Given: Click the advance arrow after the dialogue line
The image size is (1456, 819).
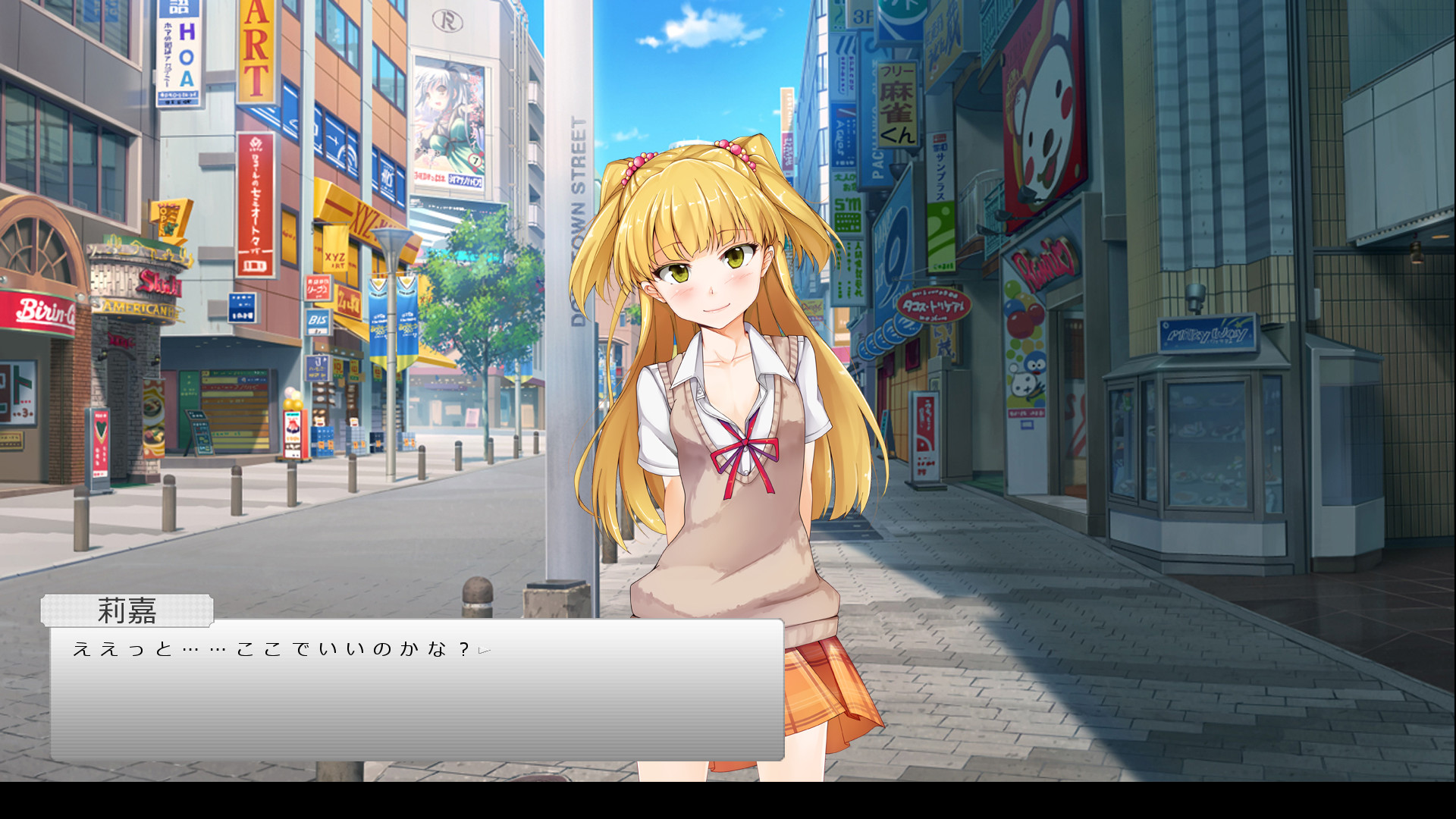Looking at the screenshot, I should tap(485, 650).
